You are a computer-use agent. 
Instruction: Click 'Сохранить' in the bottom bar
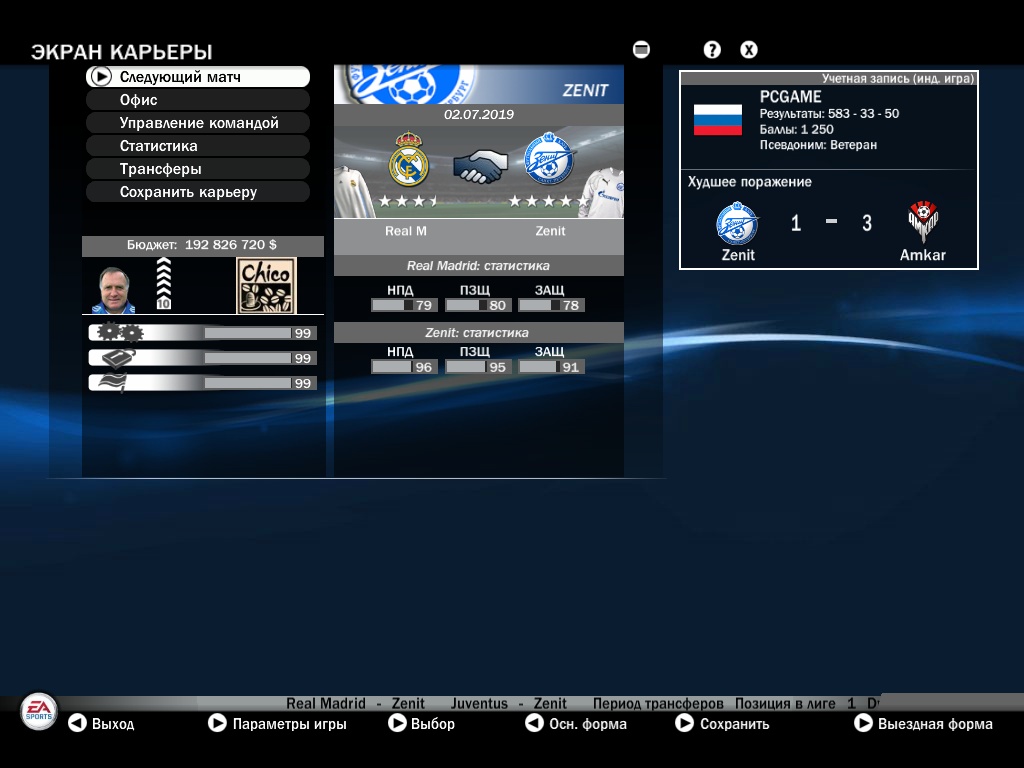point(723,724)
